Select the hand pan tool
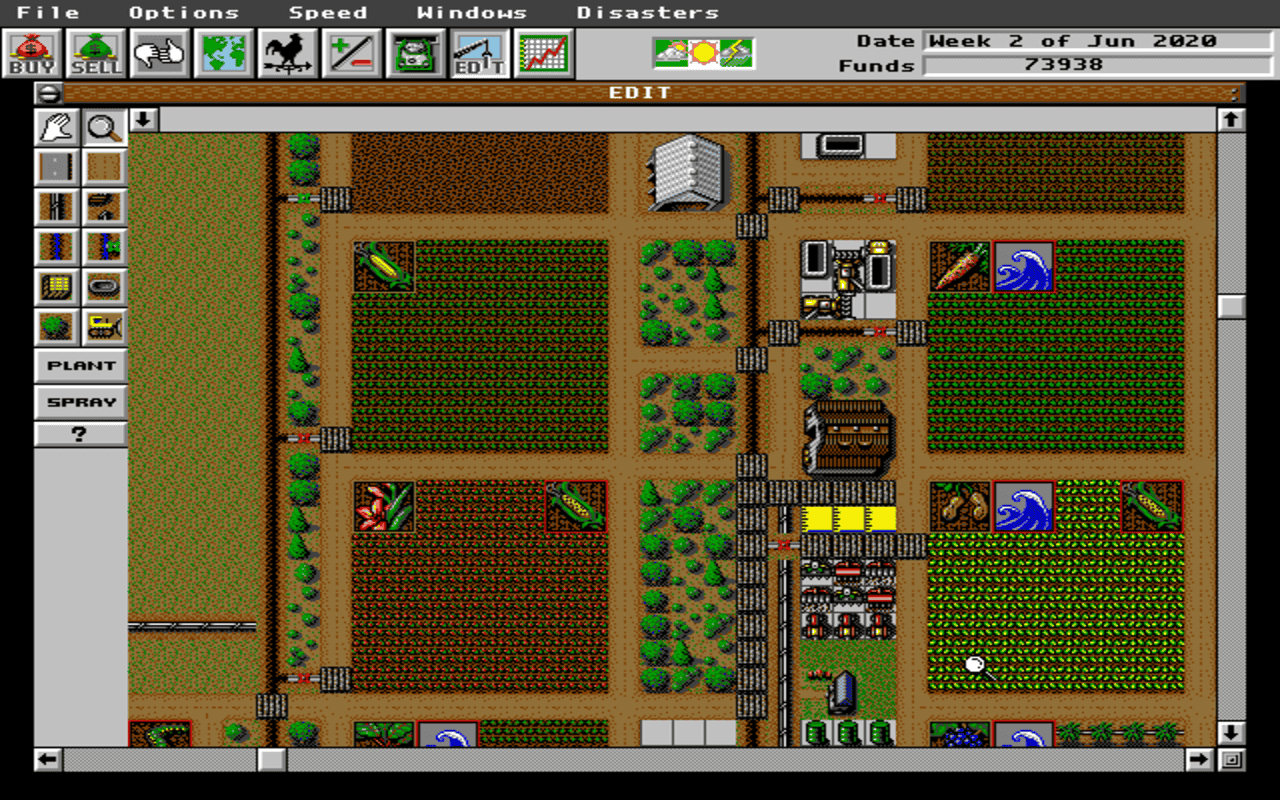 [56, 127]
